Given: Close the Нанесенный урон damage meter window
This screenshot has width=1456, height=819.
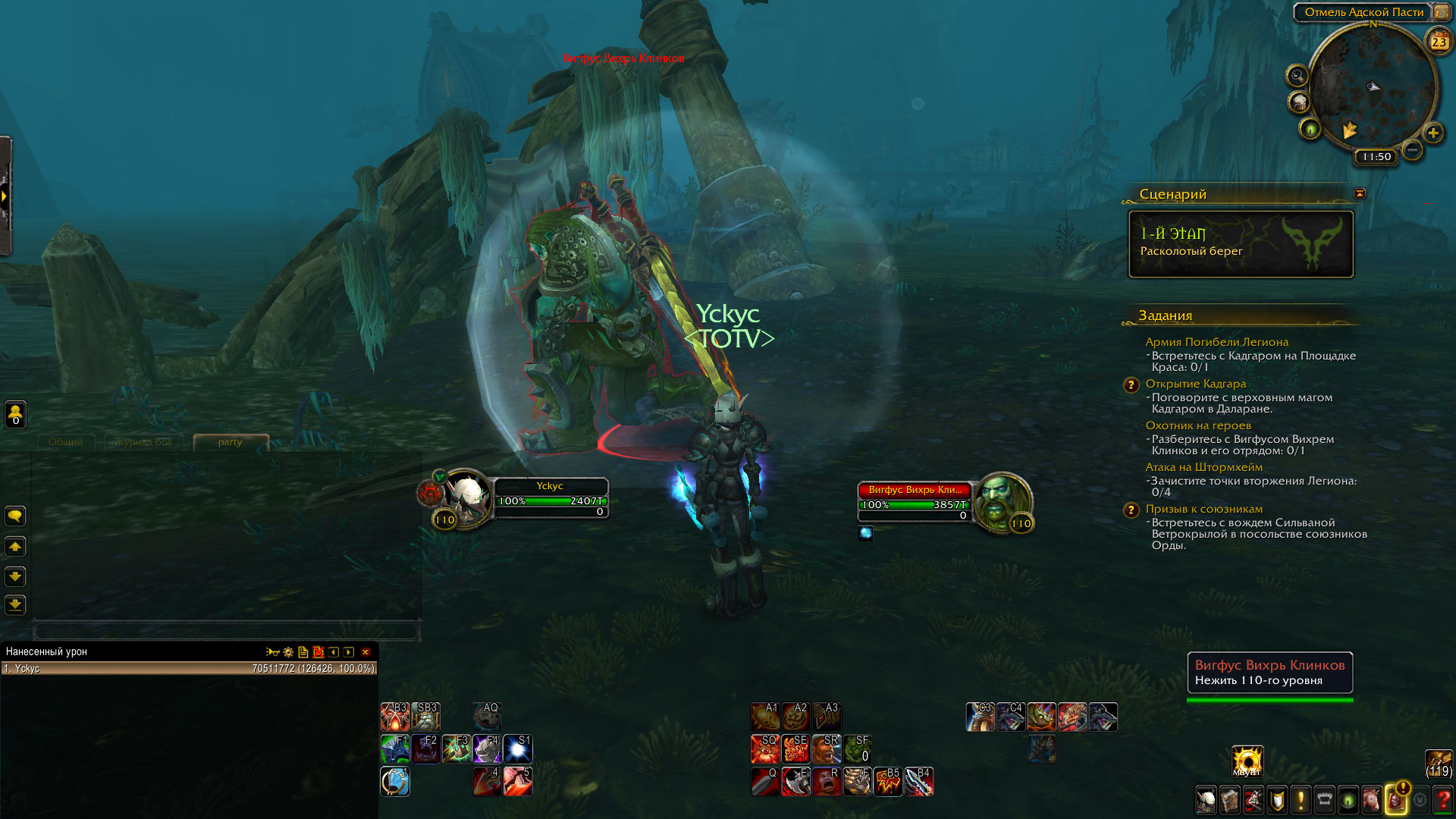Looking at the screenshot, I should coord(366,652).
